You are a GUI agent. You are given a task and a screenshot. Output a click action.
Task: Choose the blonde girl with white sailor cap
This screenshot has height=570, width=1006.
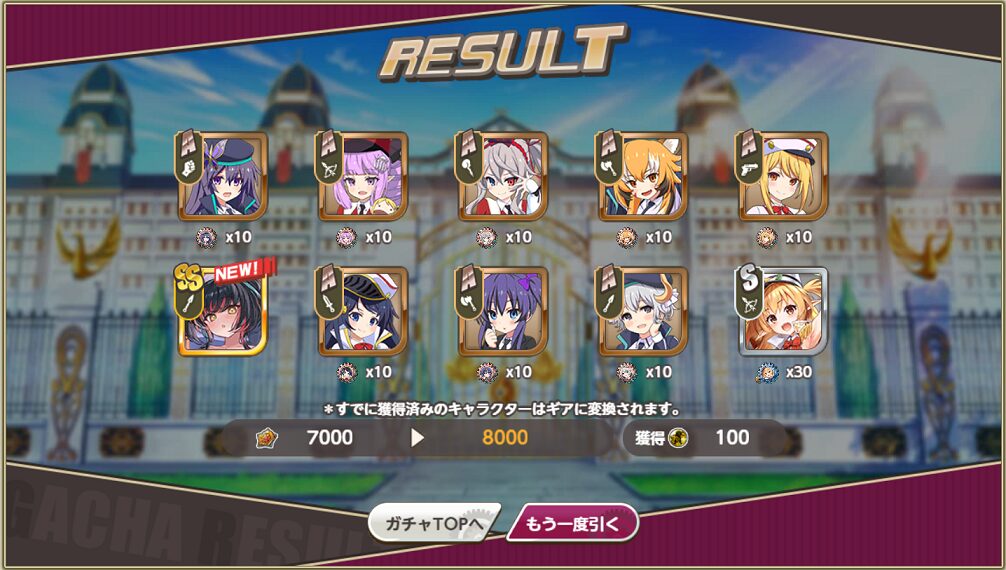pos(783,176)
